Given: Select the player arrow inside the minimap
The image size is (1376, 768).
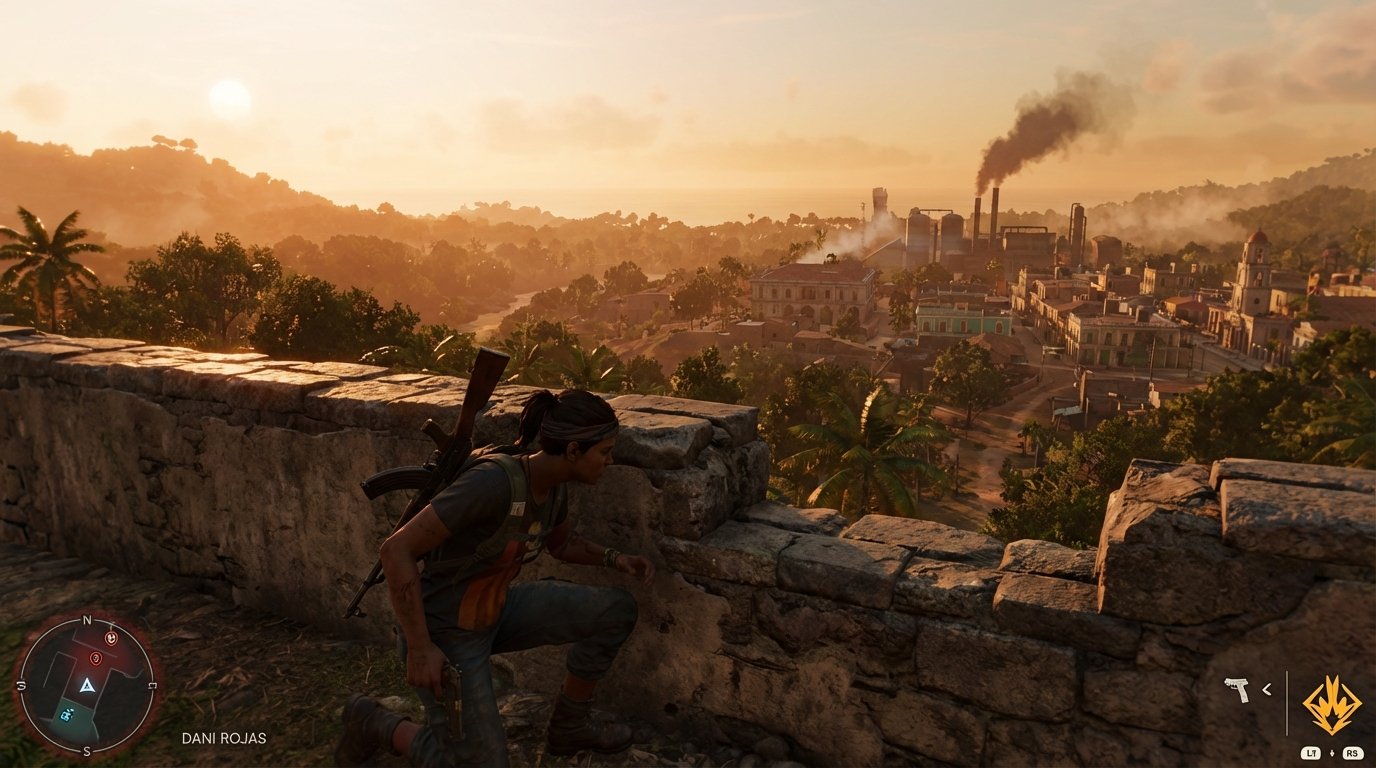Looking at the screenshot, I should click(88, 685).
